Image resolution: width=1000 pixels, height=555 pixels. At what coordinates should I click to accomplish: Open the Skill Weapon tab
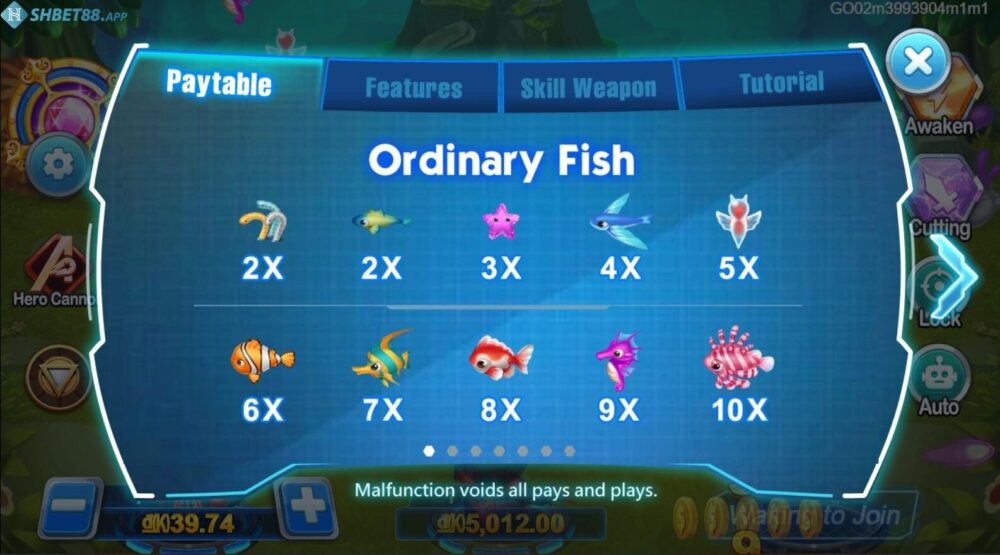pyautogui.click(x=588, y=88)
